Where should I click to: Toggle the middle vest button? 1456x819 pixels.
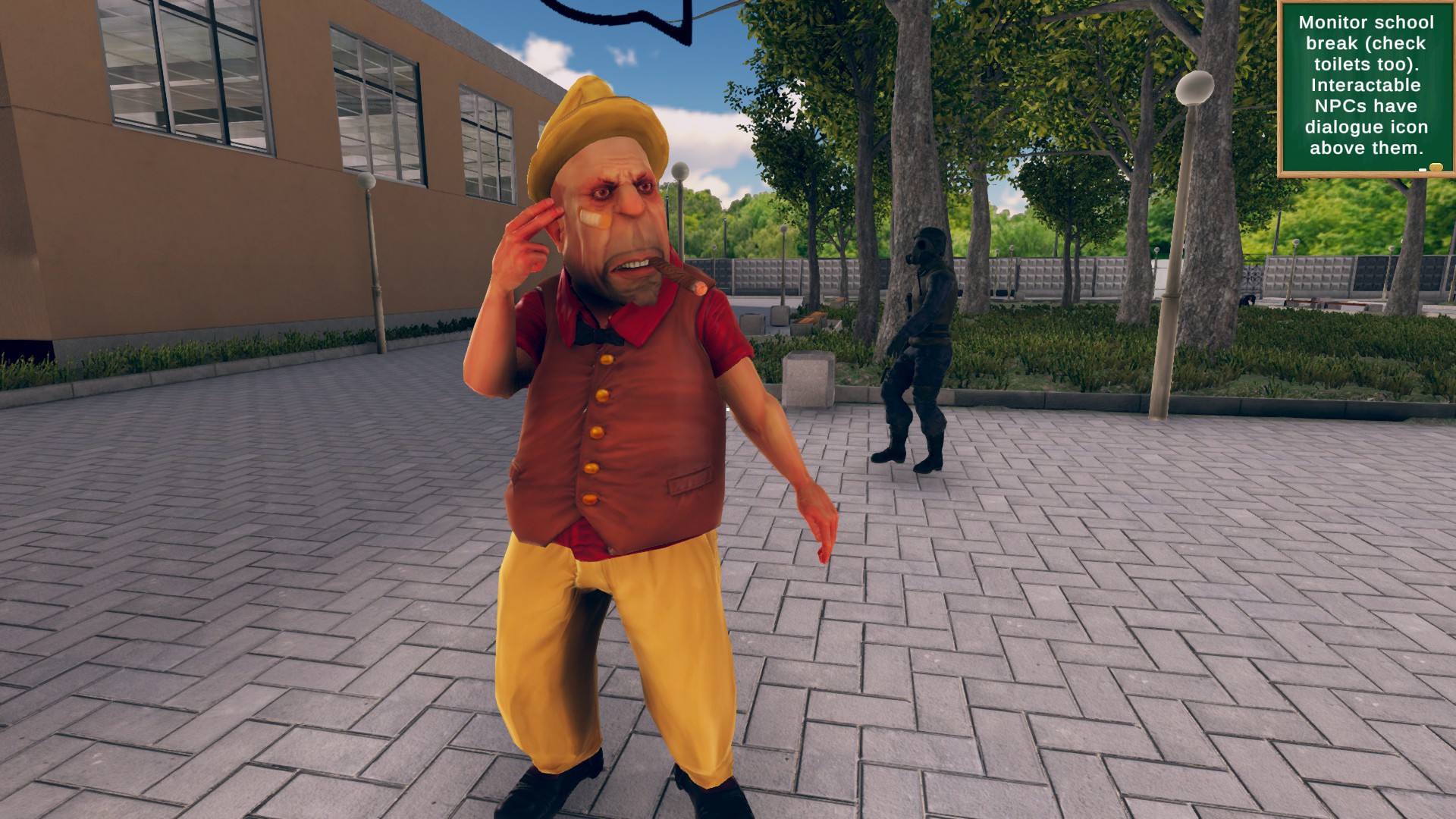point(595,432)
